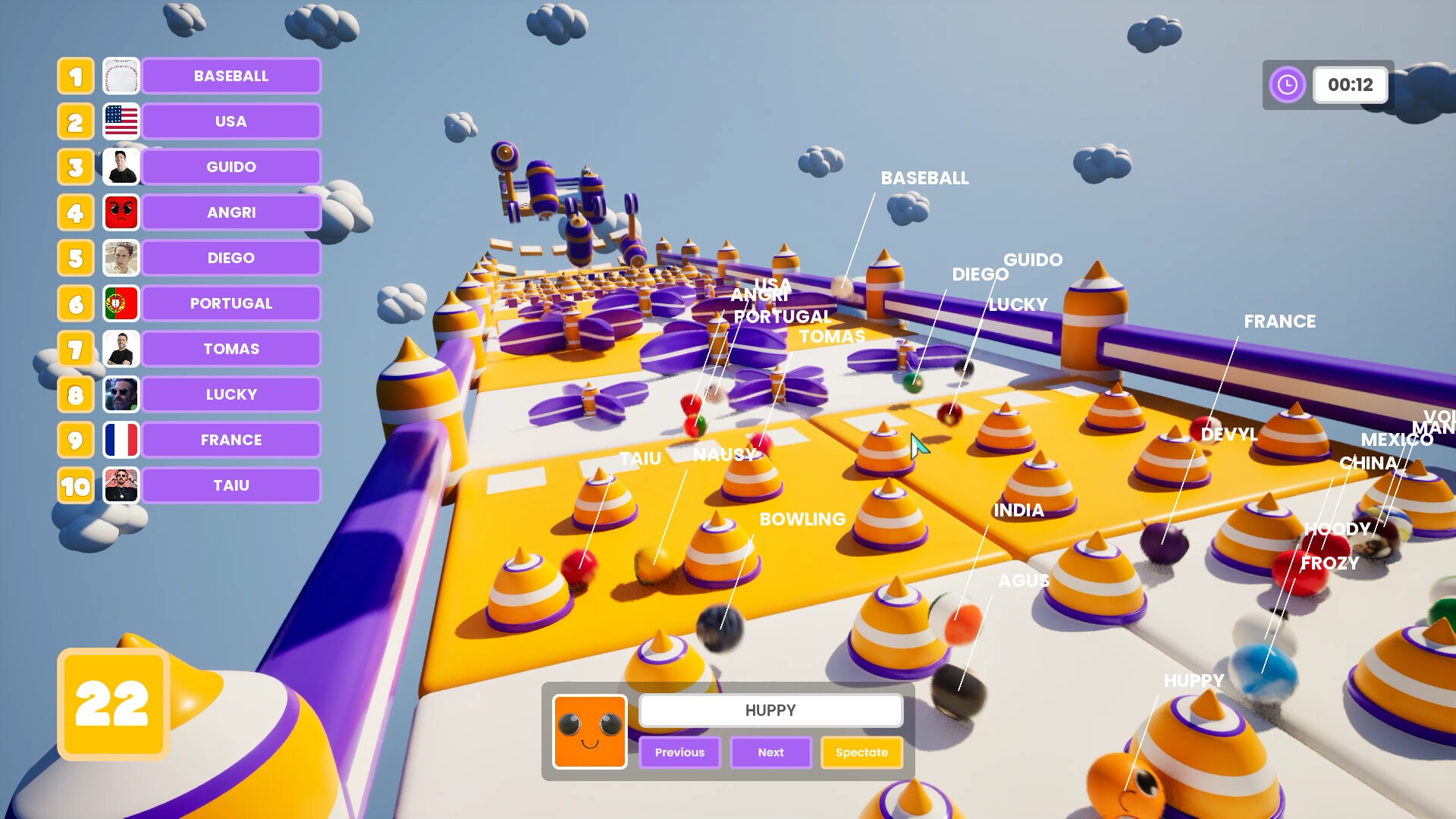Select TAIU at position ten on the leaderboard
This screenshot has height=819, width=1456.
point(231,485)
